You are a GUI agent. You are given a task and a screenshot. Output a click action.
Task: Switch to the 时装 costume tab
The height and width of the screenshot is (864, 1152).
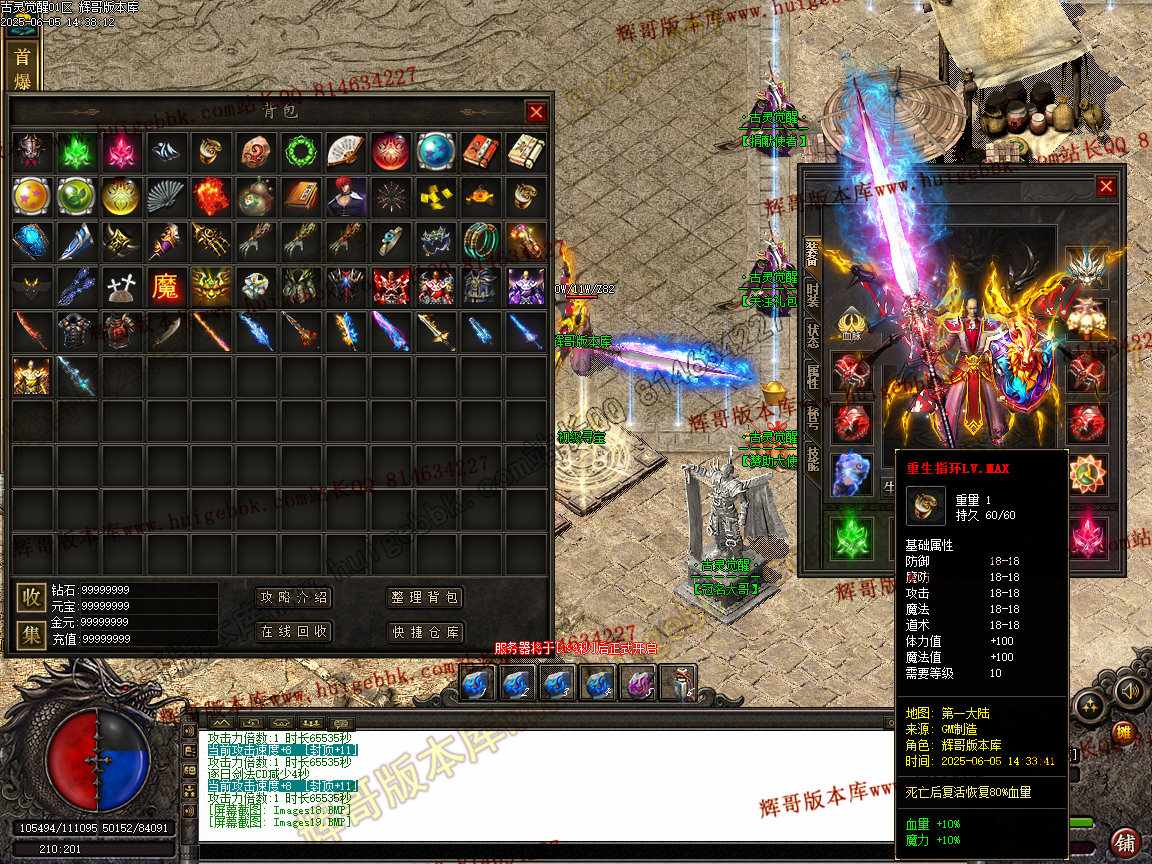pyautogui.click(x=812, y=296)
